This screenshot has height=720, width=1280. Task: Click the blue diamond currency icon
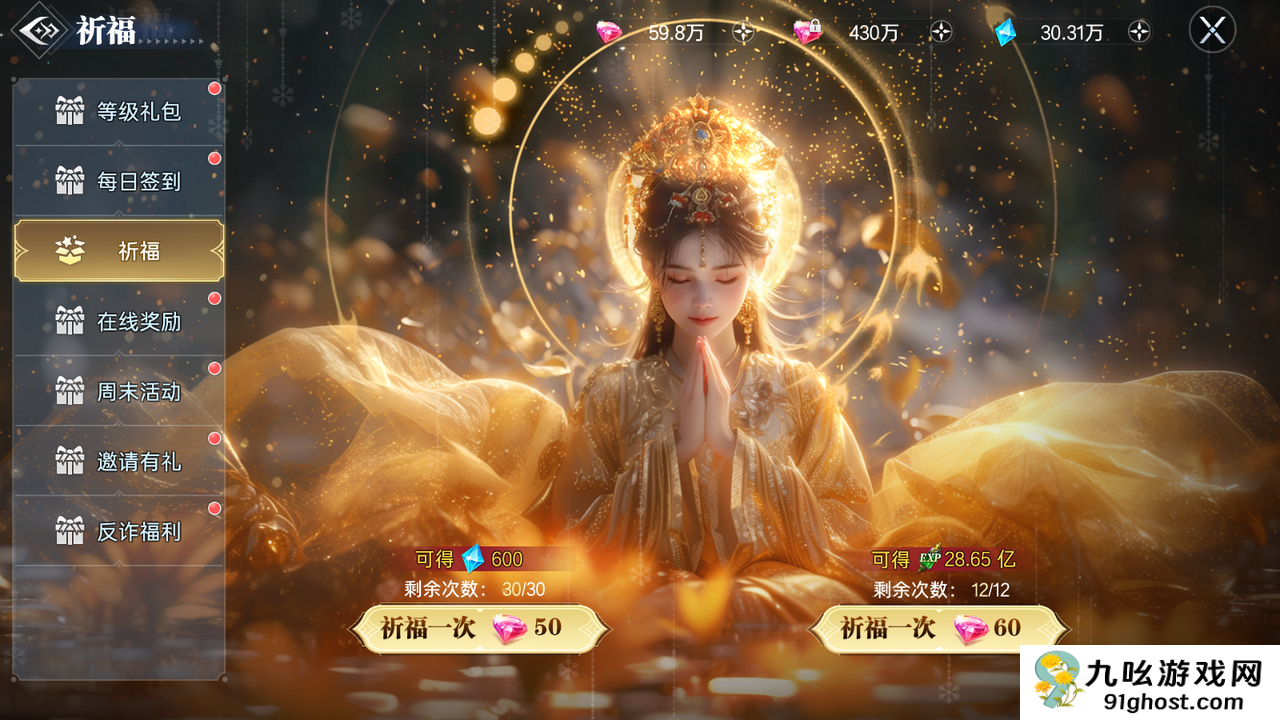pos(1004,31)
